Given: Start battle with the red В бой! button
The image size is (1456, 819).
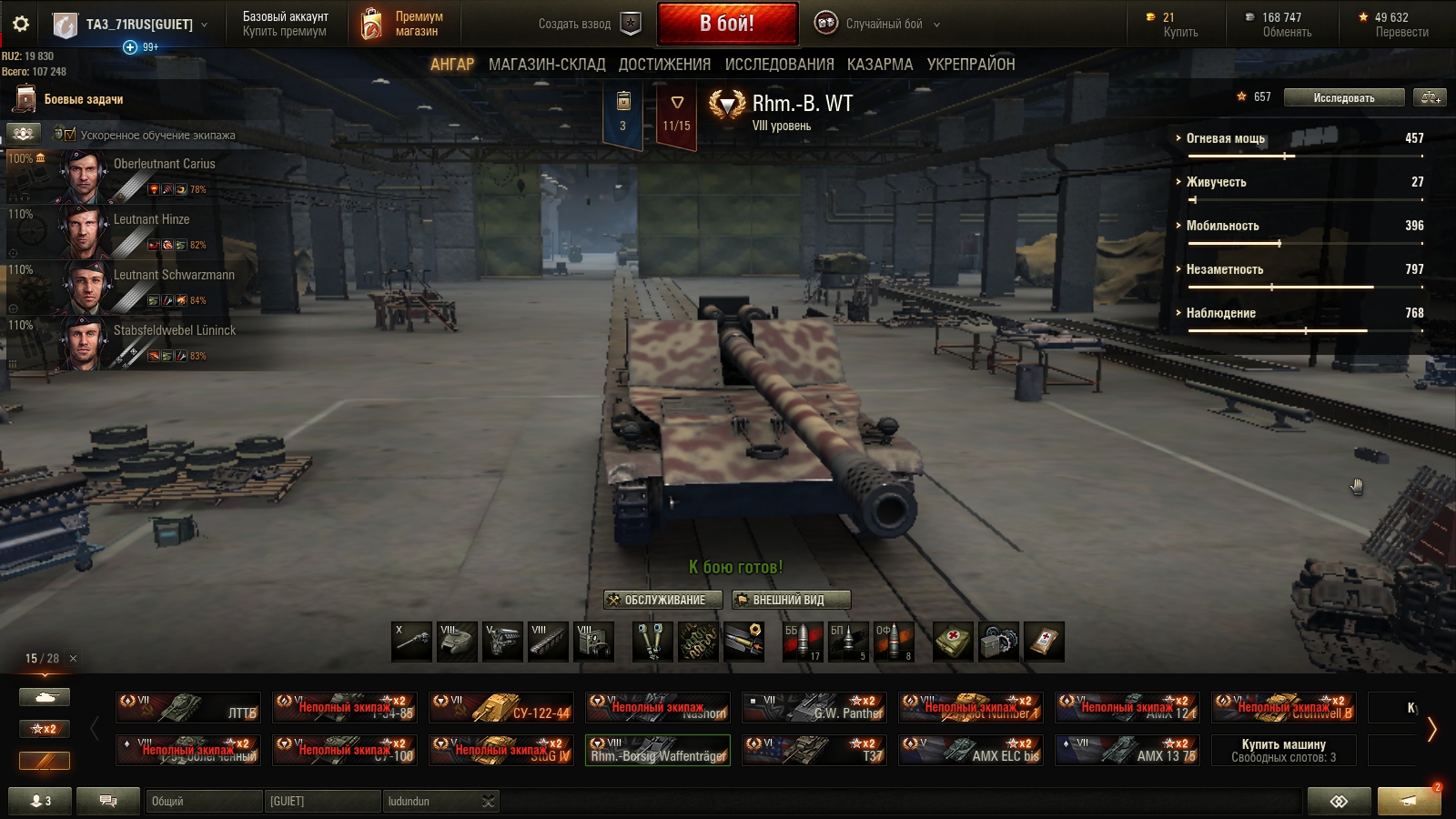Looking at the screenshot, I should click(726, 24).
